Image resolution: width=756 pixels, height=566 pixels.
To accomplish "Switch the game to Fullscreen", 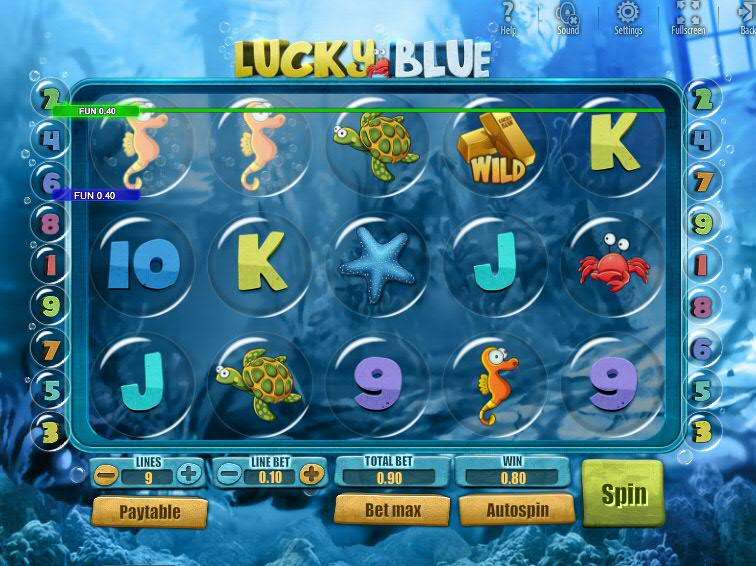I will point(687,16).
